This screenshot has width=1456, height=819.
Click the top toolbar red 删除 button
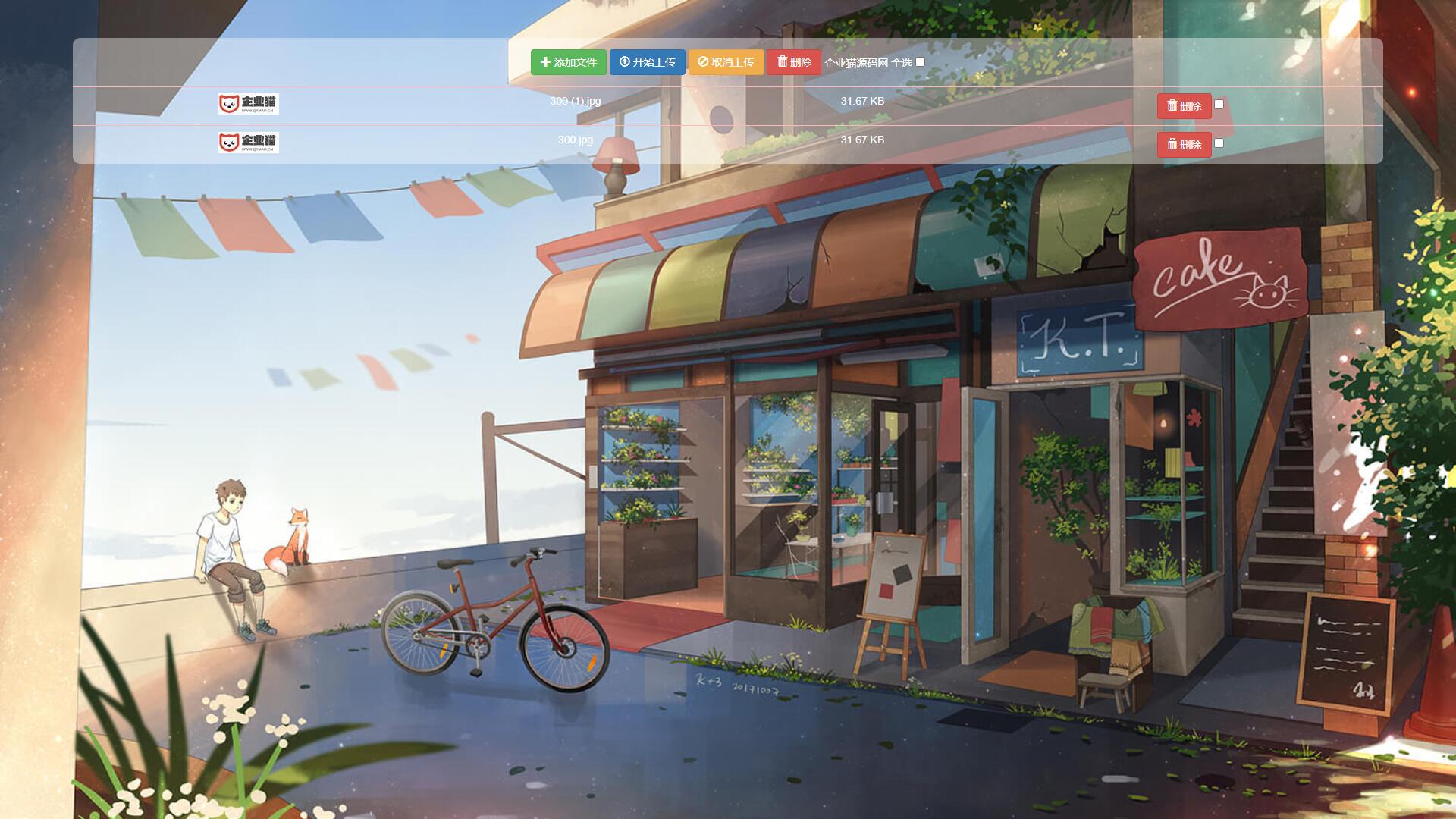tap(794, 62)
